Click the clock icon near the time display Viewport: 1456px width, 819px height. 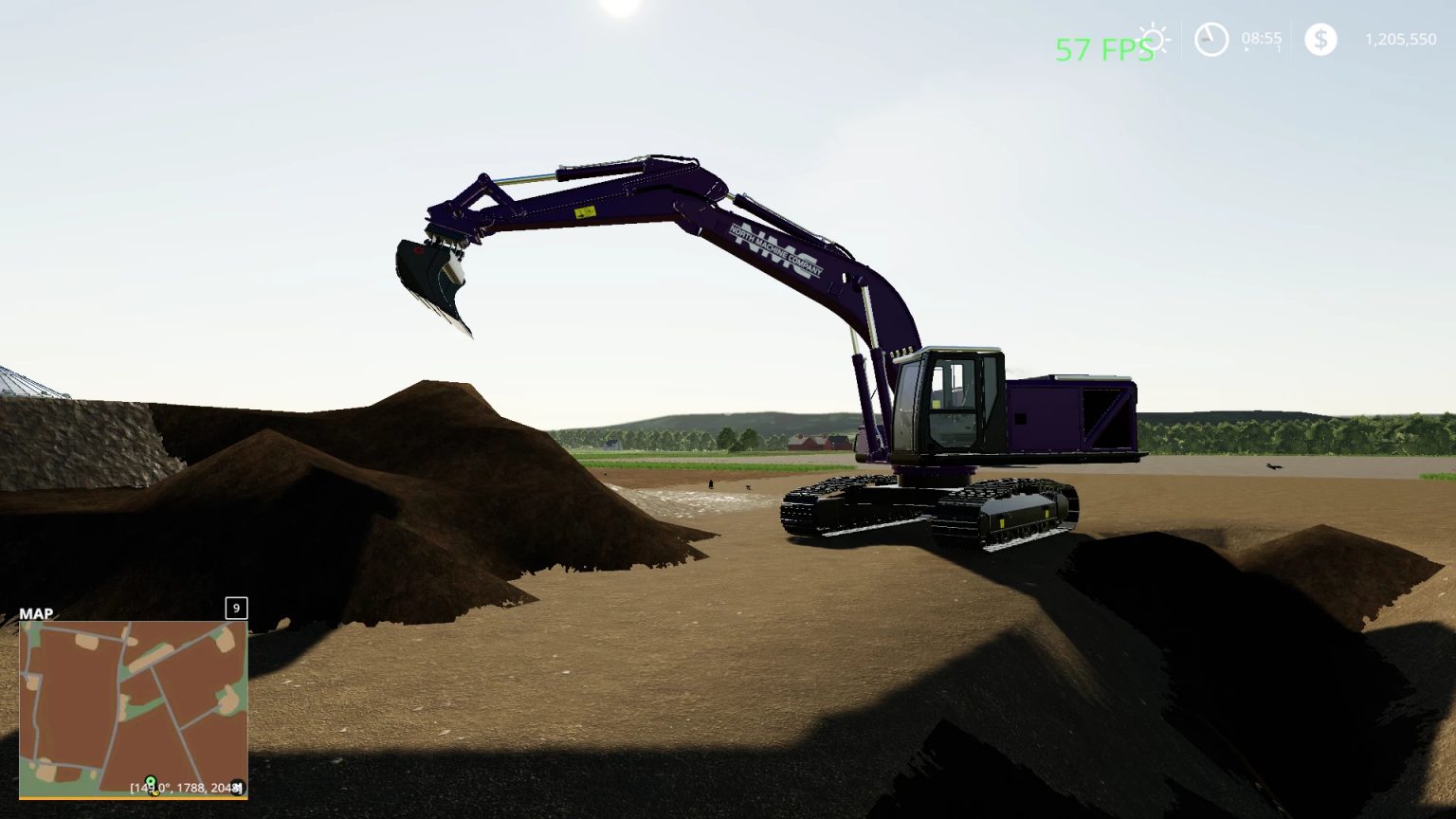1210,39
